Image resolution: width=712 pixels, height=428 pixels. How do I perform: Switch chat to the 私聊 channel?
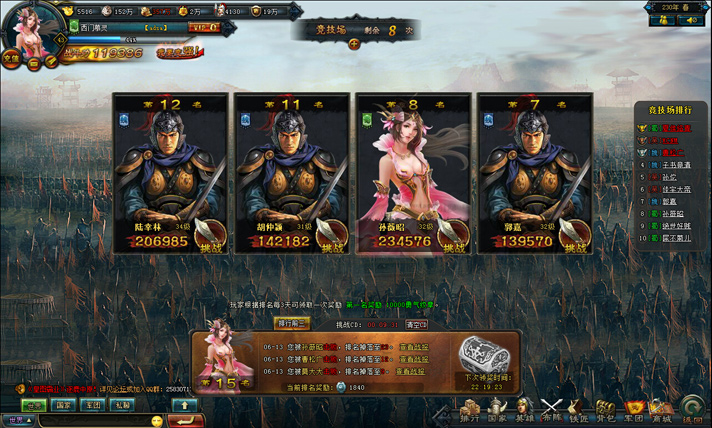pos(121,405)
